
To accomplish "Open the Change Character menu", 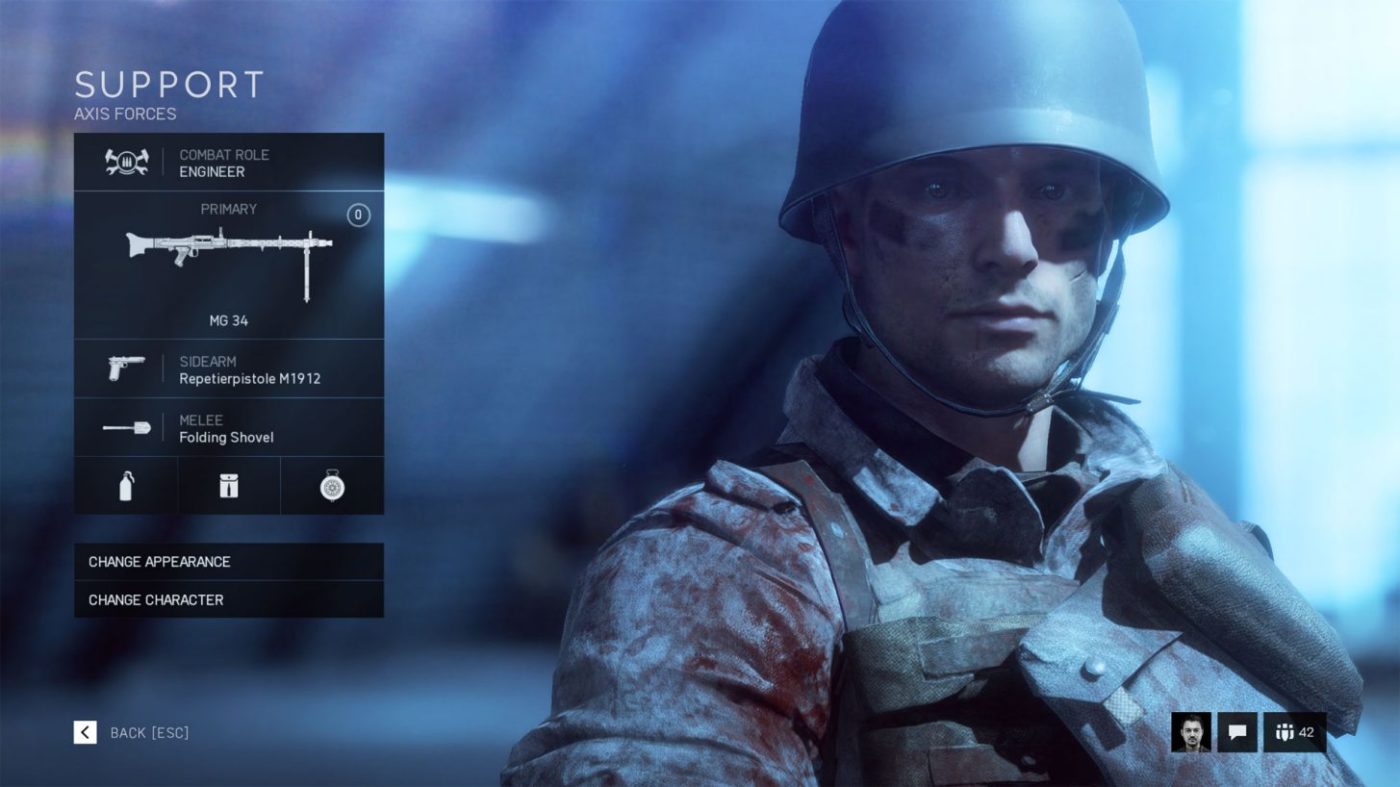I will pos(228,600).
